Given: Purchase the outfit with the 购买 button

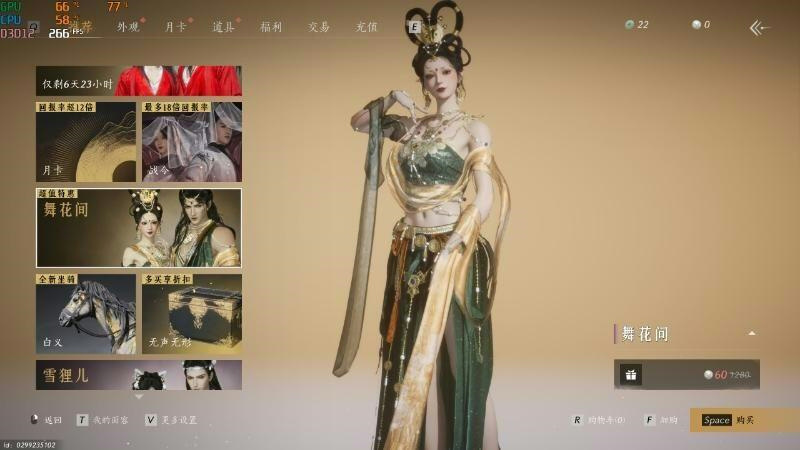Looking at the screenshot, I should point(744,420).
